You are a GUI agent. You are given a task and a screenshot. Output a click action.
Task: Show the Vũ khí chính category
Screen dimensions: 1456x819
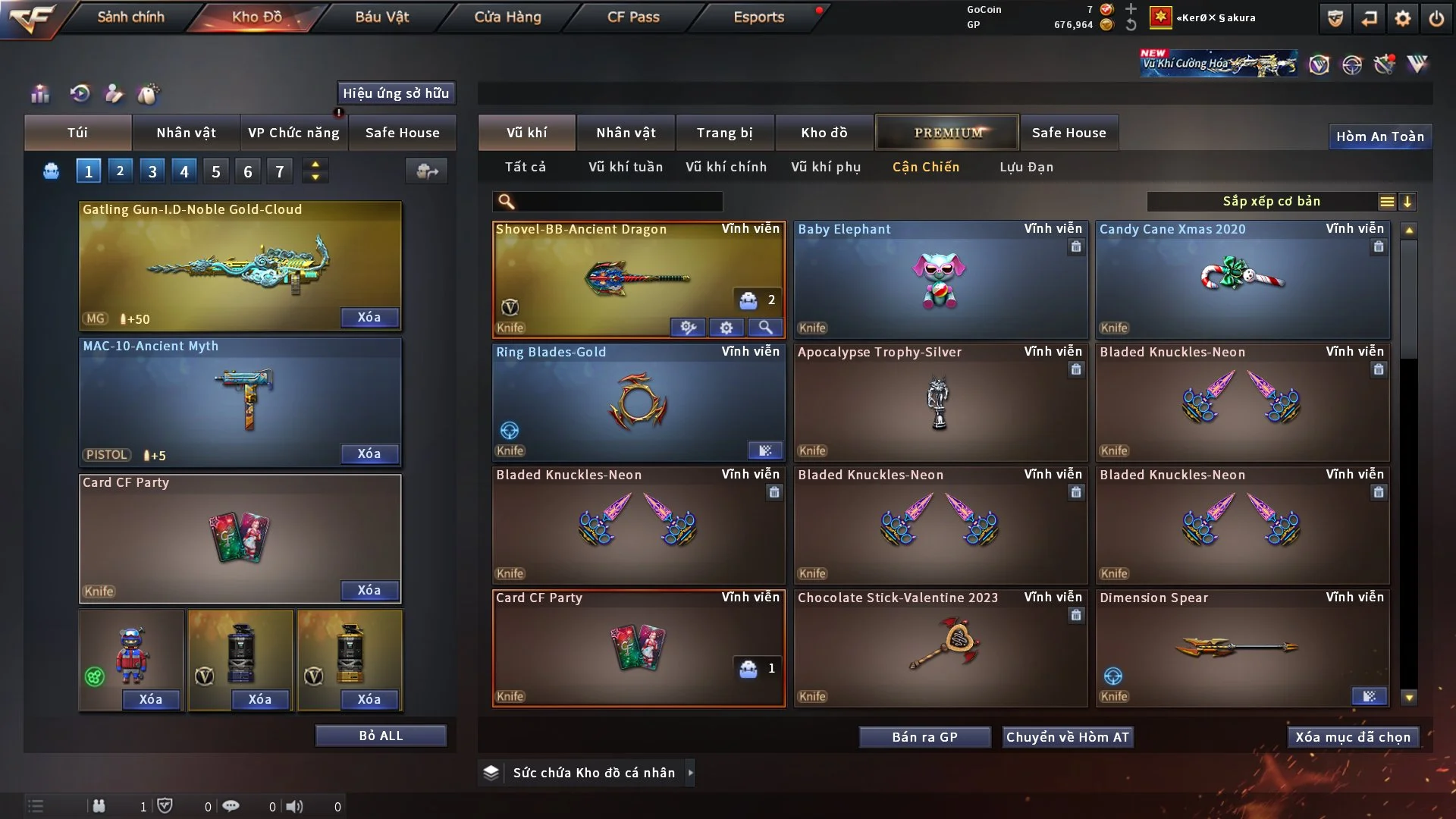726,167
